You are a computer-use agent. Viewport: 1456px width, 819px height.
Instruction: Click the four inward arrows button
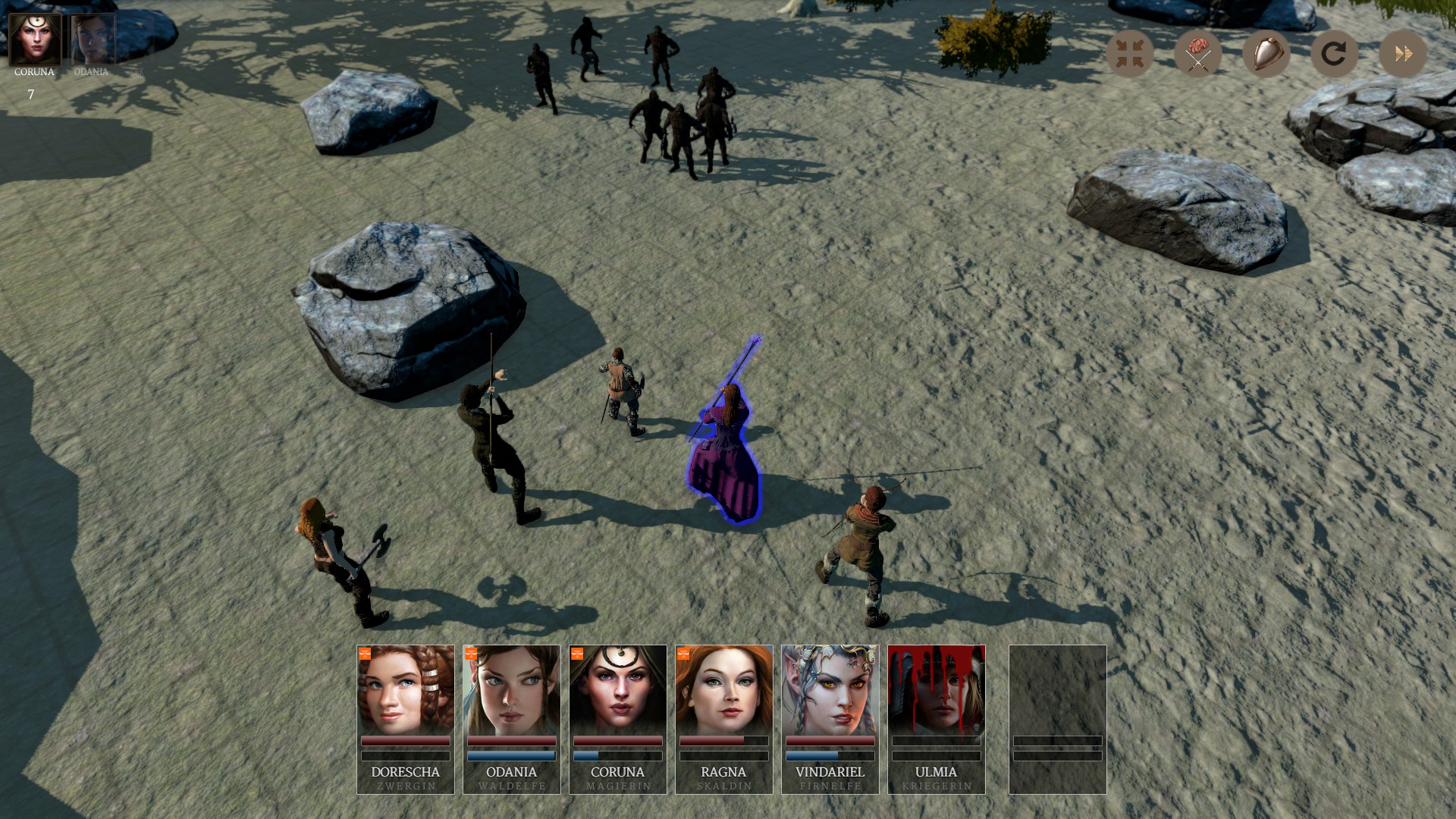(1129, 54)
